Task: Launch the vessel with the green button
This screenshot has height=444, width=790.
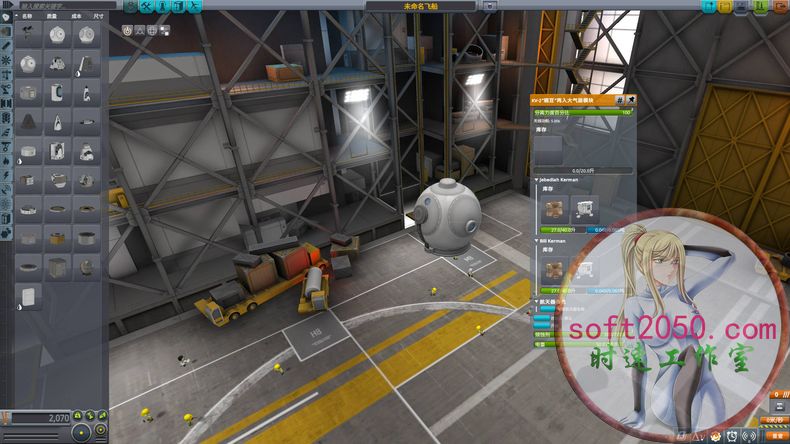Action: point(762,6)
